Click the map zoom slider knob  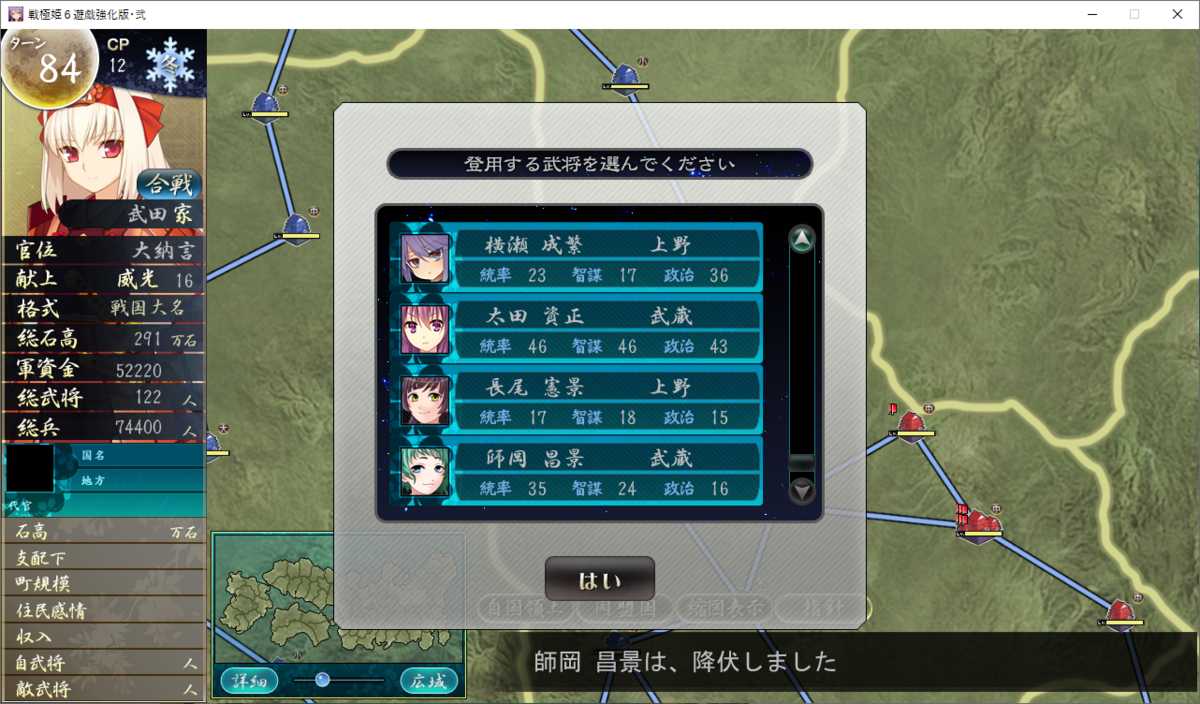322,680
